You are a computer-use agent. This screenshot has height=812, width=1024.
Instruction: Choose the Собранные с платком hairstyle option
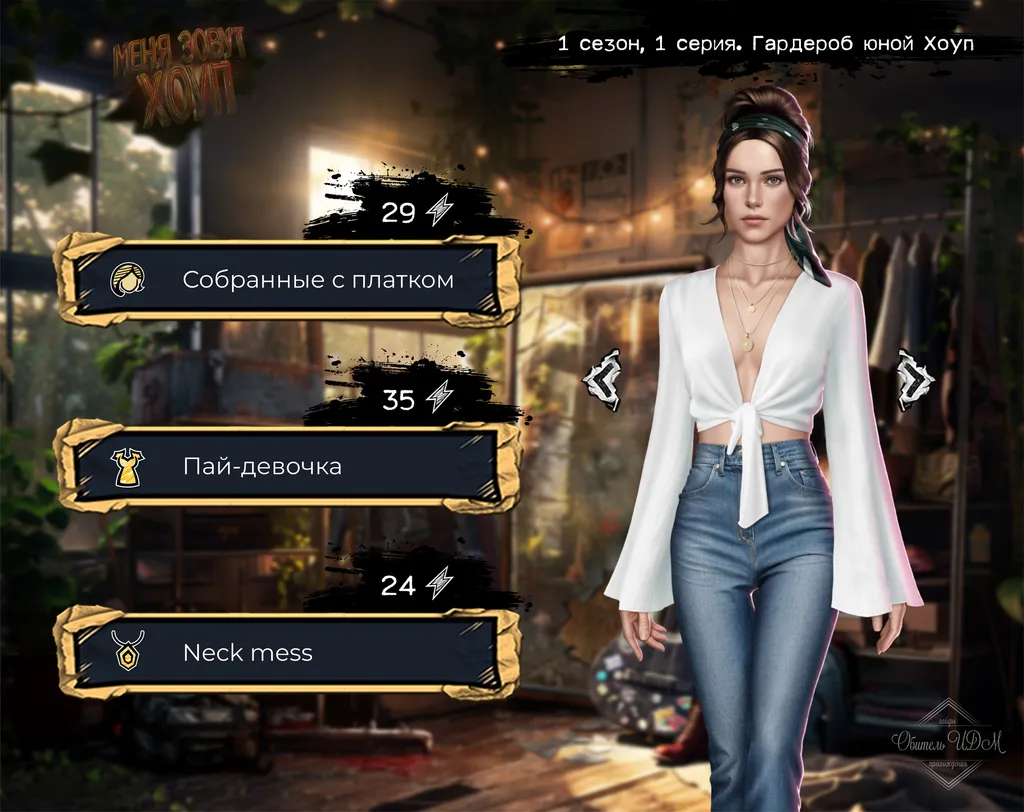(288, 280)
